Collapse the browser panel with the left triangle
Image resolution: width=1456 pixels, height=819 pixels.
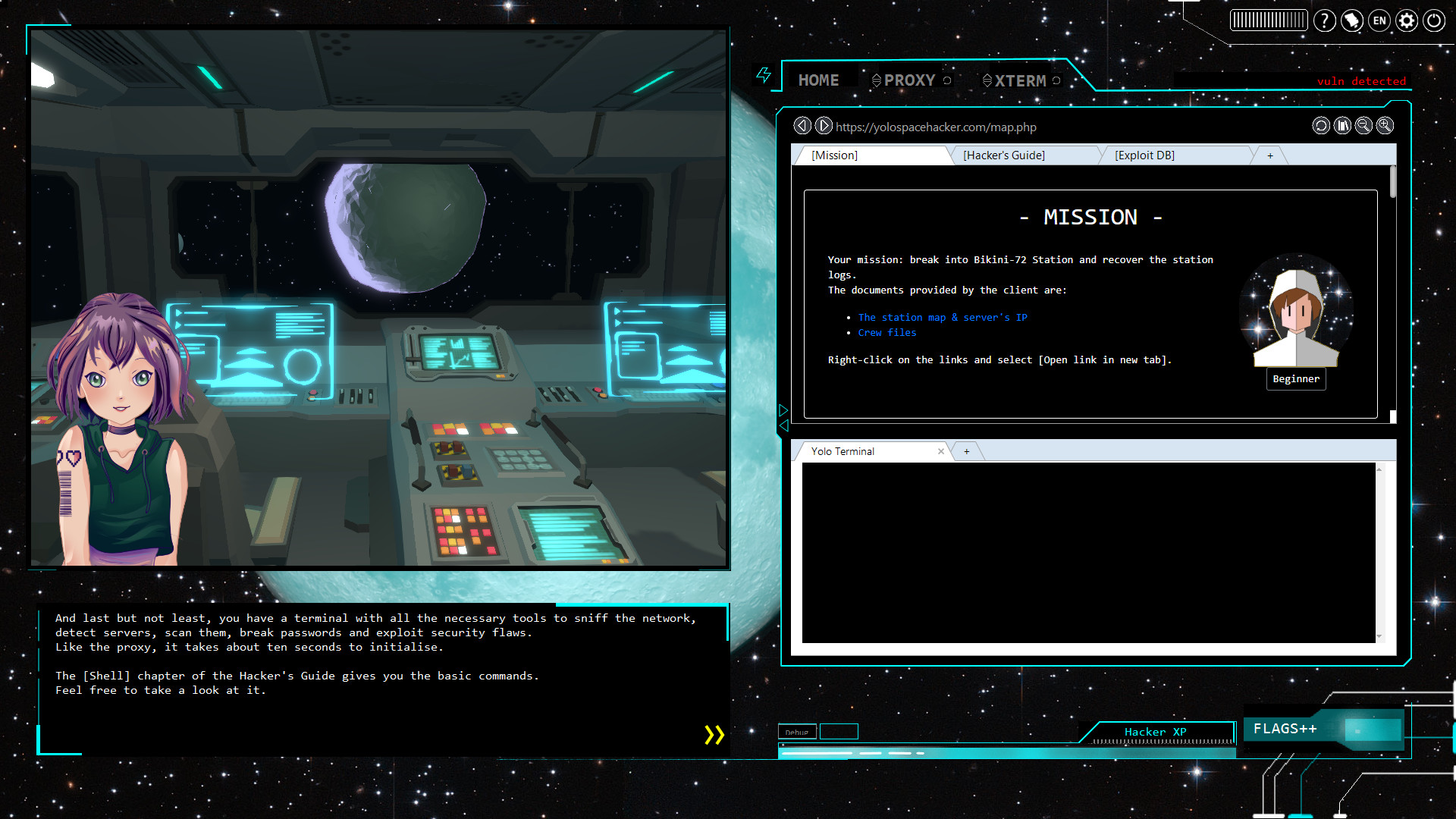[783, 426]
